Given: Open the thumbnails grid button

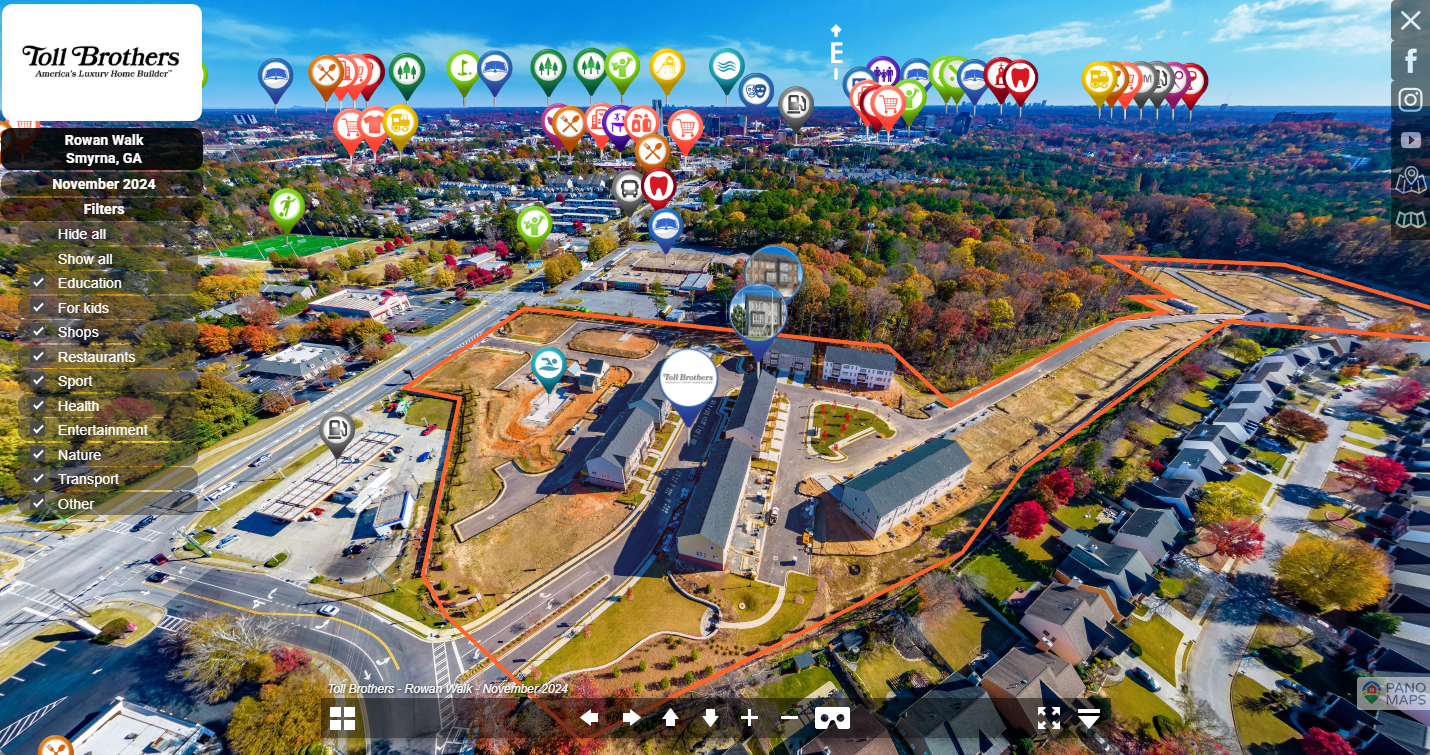Looking at the screenshot, I should point(342,718).
